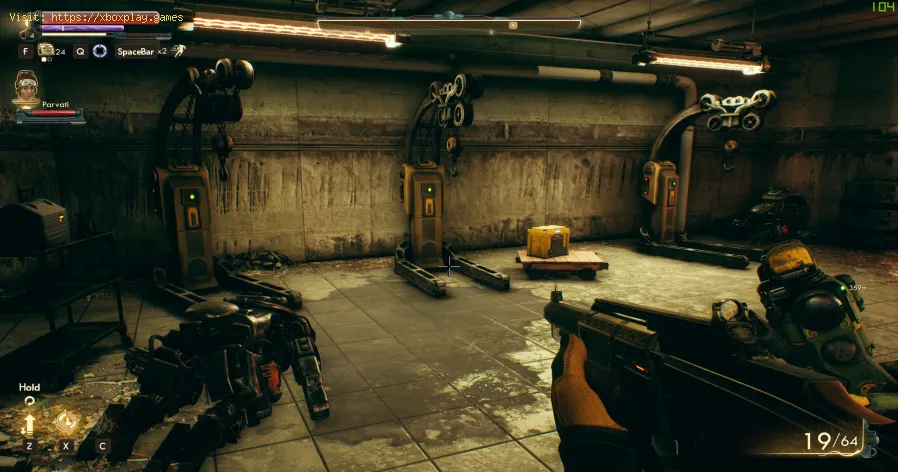Select the medical inhaler icon
This screenshot has width=898, height=472.
pyautogui.click(x=45, y=50)
